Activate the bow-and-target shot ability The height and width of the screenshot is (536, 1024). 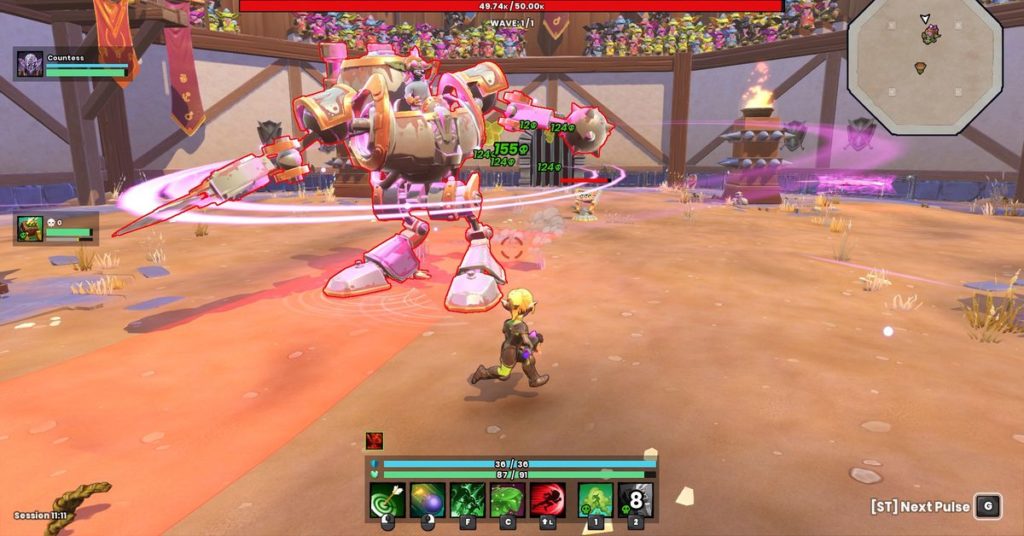click(387, 500)
